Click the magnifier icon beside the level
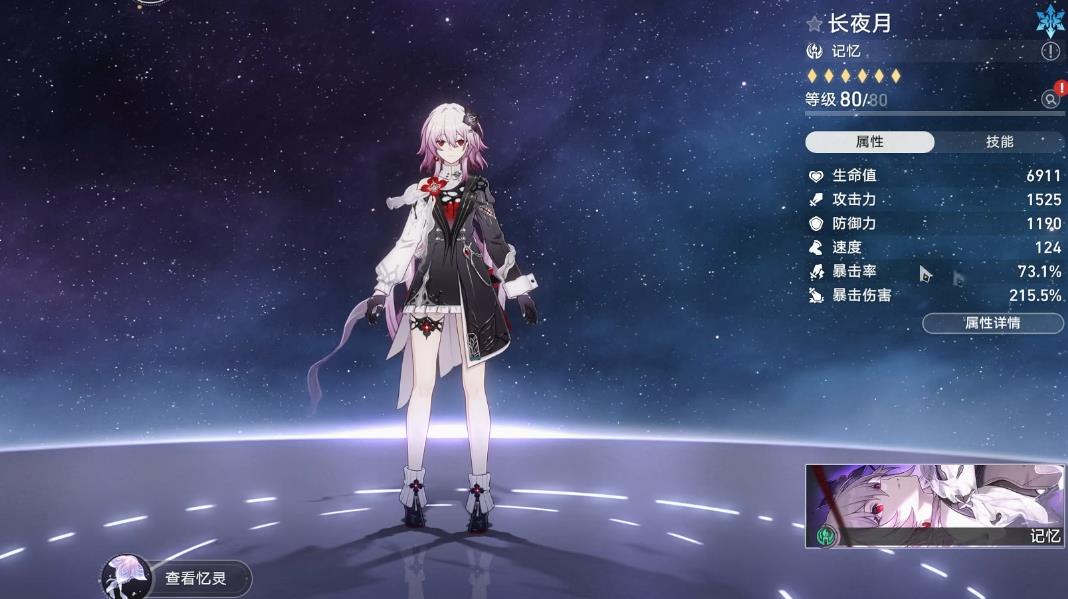1068x599 pixels. click(1050, 98)
